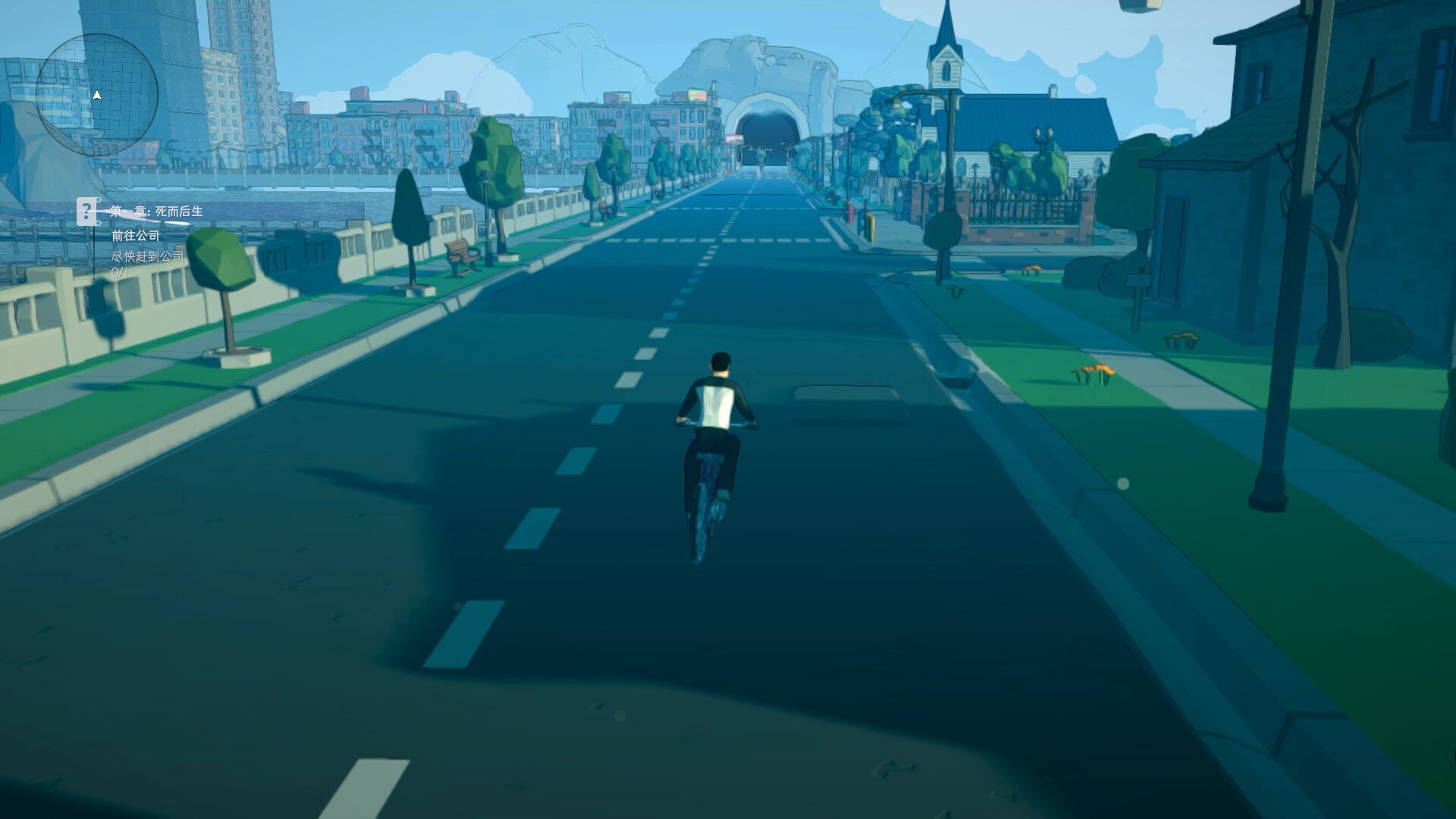This screenshot has width=1456, height=819.
Task: Click the bottom connector dot on the quest card
Action: point(99,223)
